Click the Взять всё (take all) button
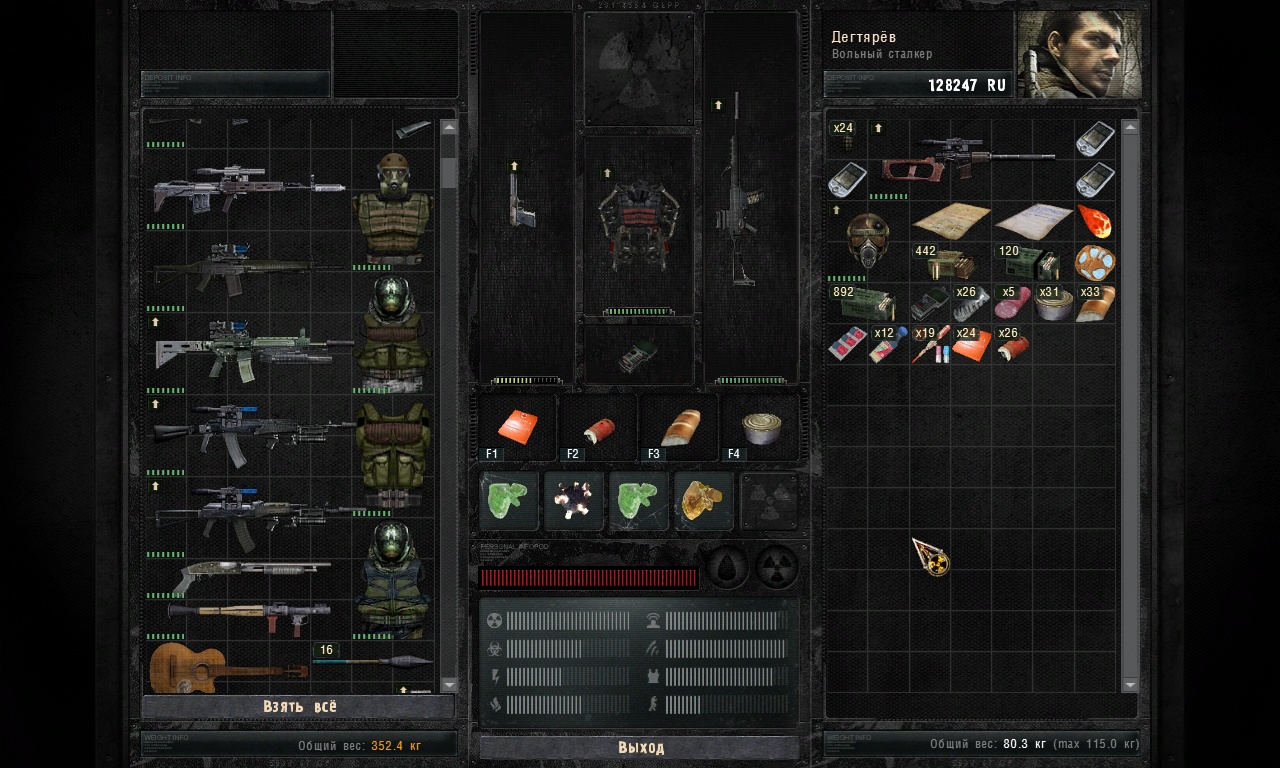Viewport: 1280px width, 768px height. point(299,706)
